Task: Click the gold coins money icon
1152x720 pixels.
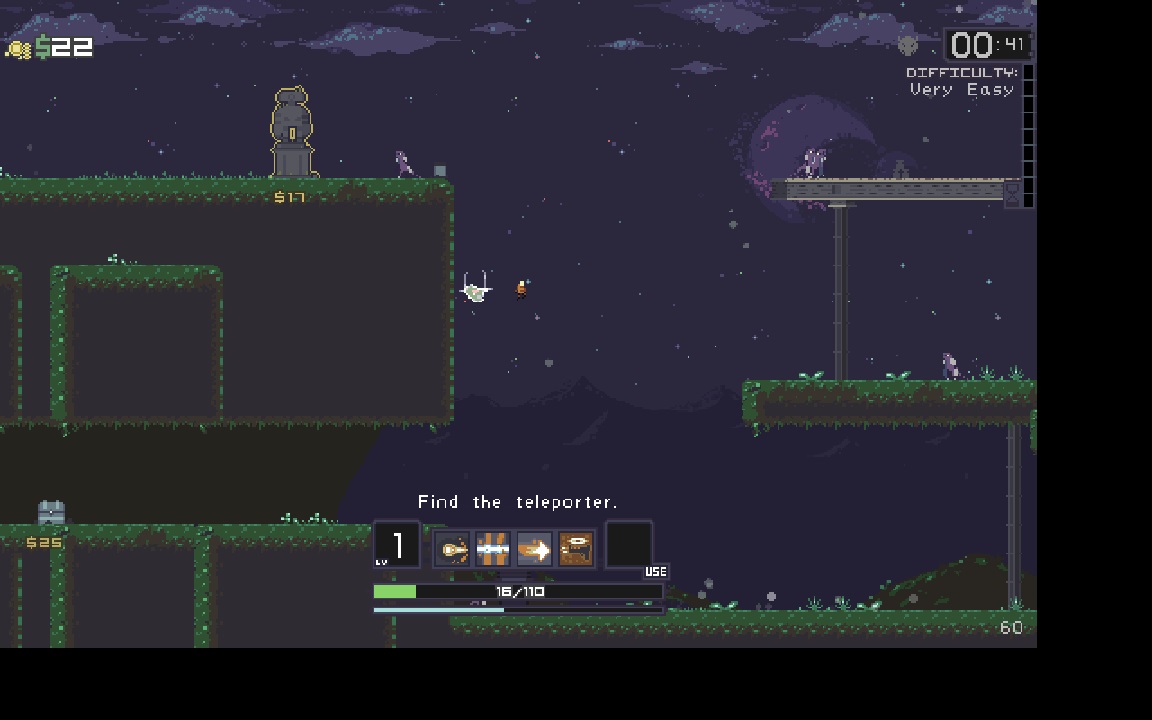Action: pos(19,48)
